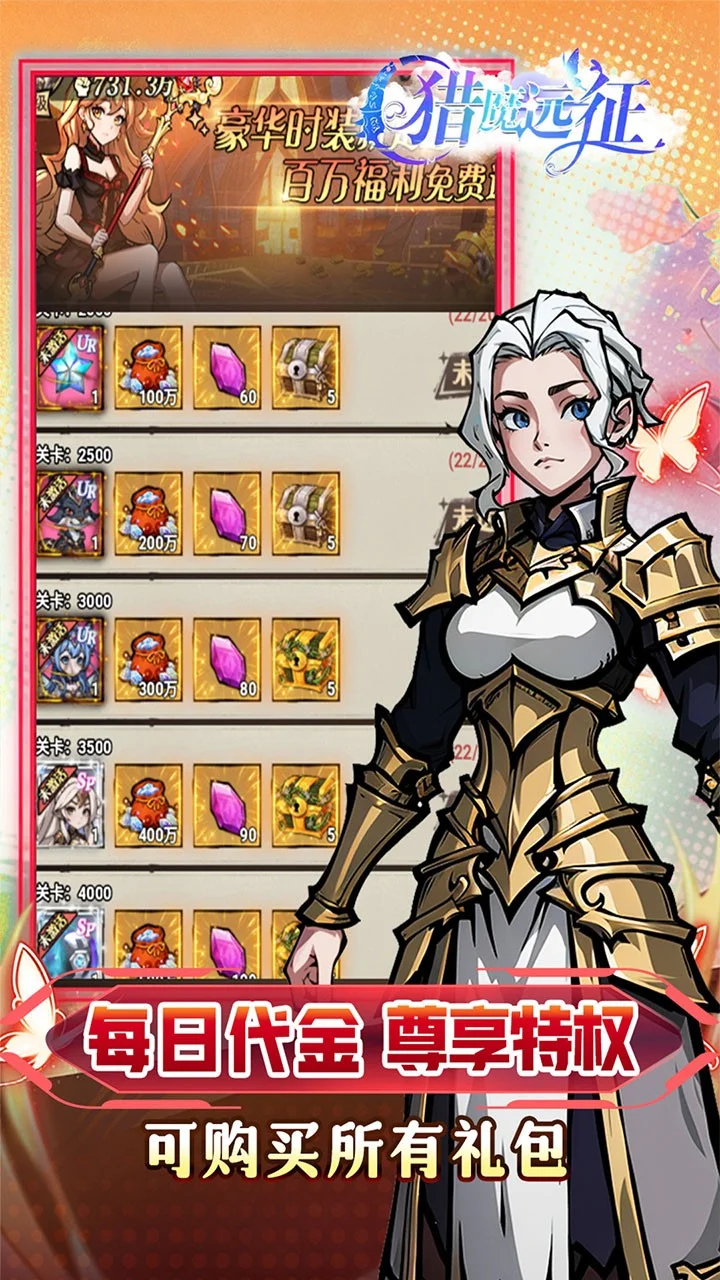Select the purple crystal with 70
Screen dimensions: 720x1280
pyautogui.click(x=227, y=513)
